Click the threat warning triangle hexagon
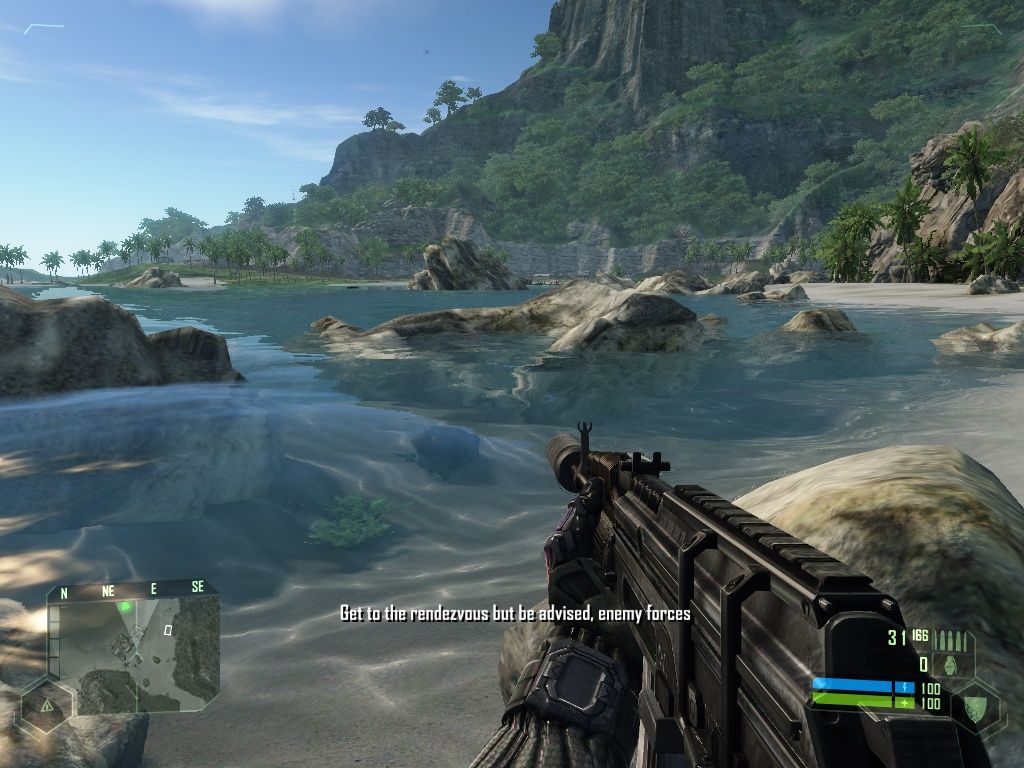Screen dimensions: 1024x768 [x=46, y=704]
